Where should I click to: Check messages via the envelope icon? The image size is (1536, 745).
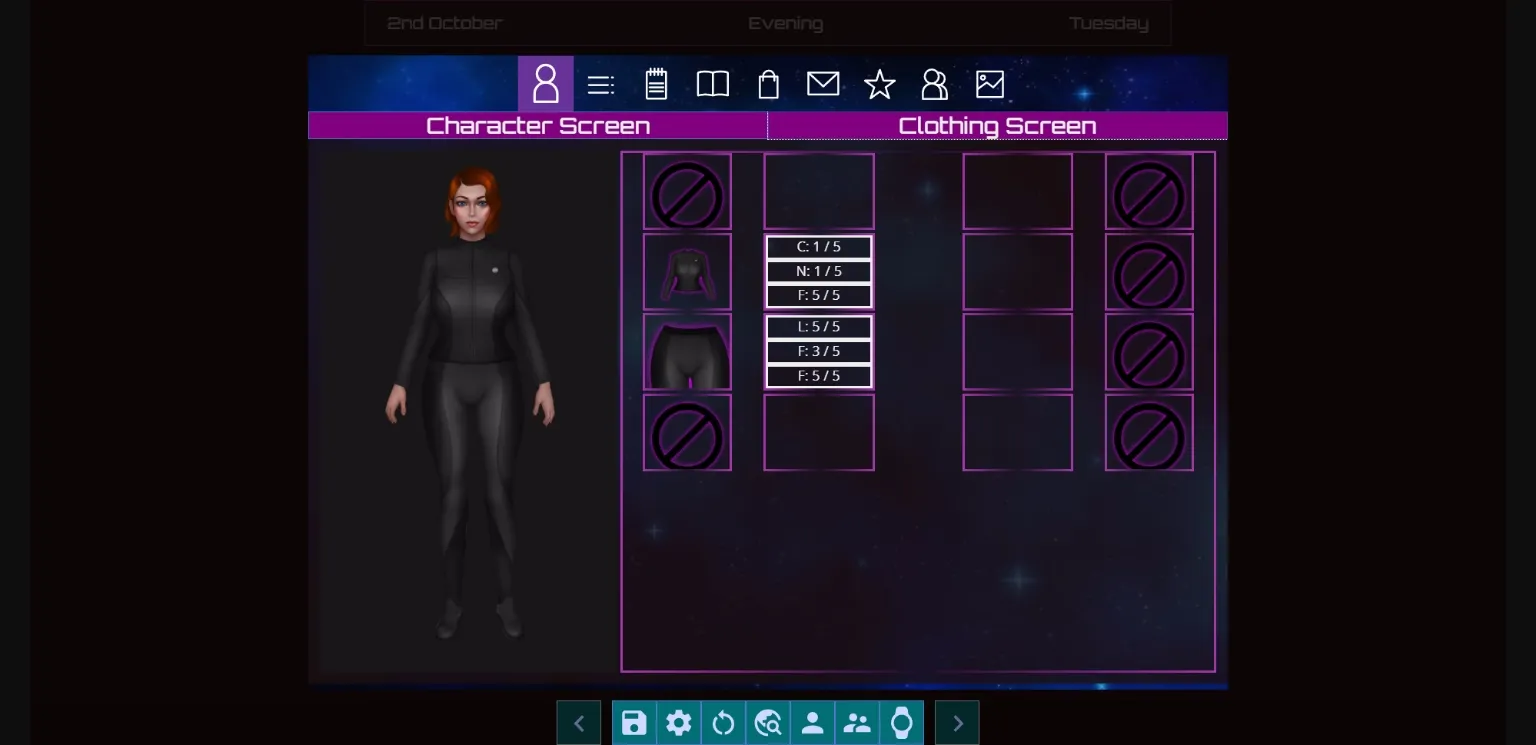(823, 84)
